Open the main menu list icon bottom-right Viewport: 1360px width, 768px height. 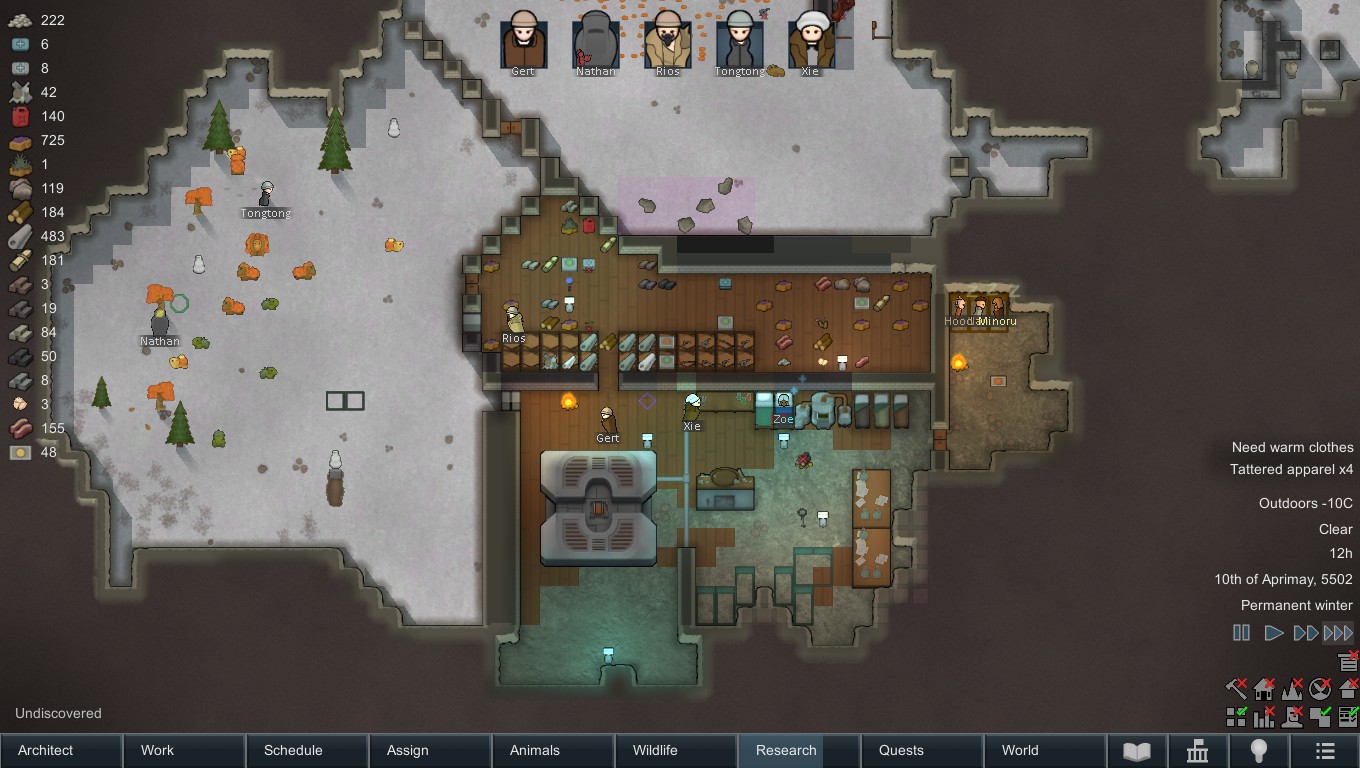[x=1324, y=750]
